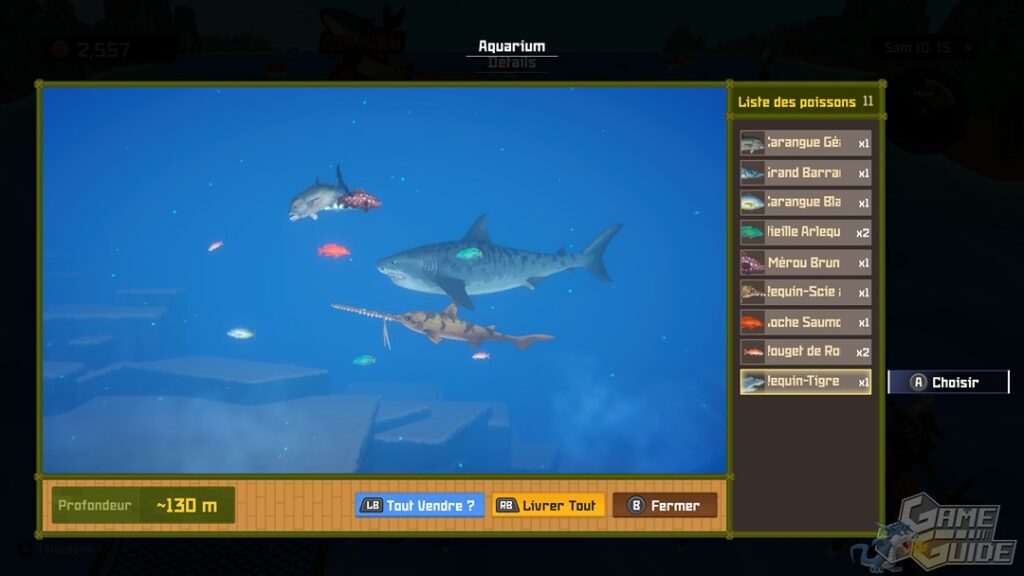The width and height of the screenshot is (1024, 576).
Task: Activate the Livrer Tout button
Action: (x=549, y=505)
